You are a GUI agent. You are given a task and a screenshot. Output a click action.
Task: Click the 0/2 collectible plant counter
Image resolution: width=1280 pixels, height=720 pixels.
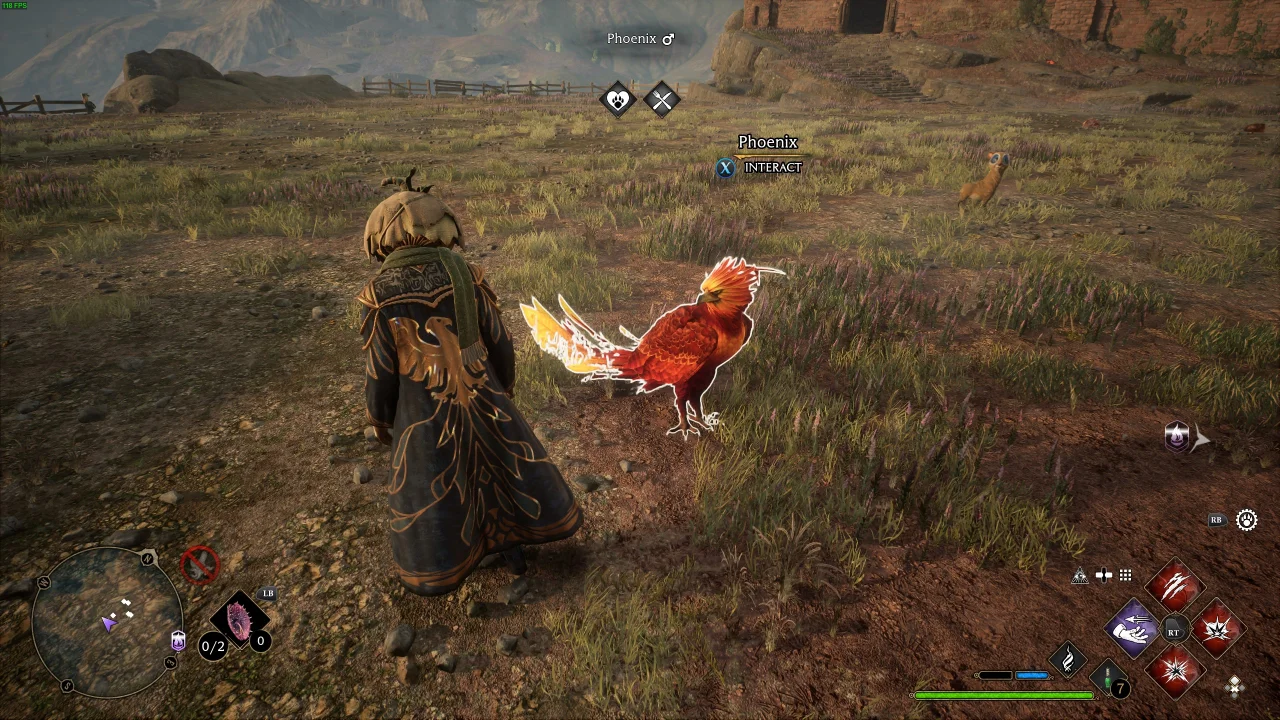coord(212,646)
